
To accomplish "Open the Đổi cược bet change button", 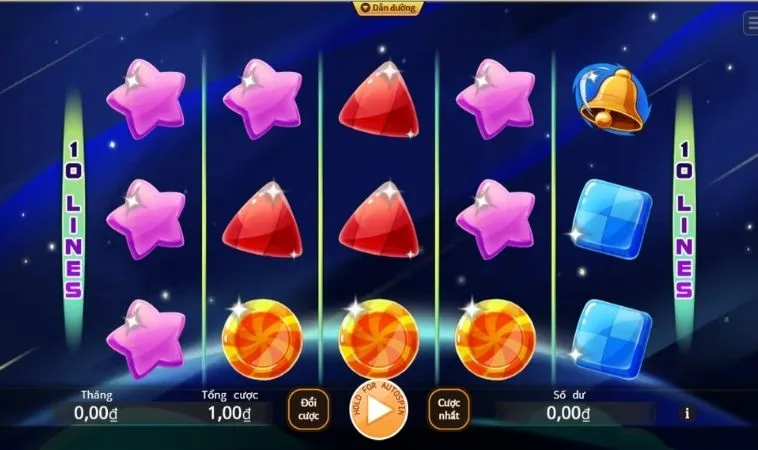I will click(x=309, y=408).
